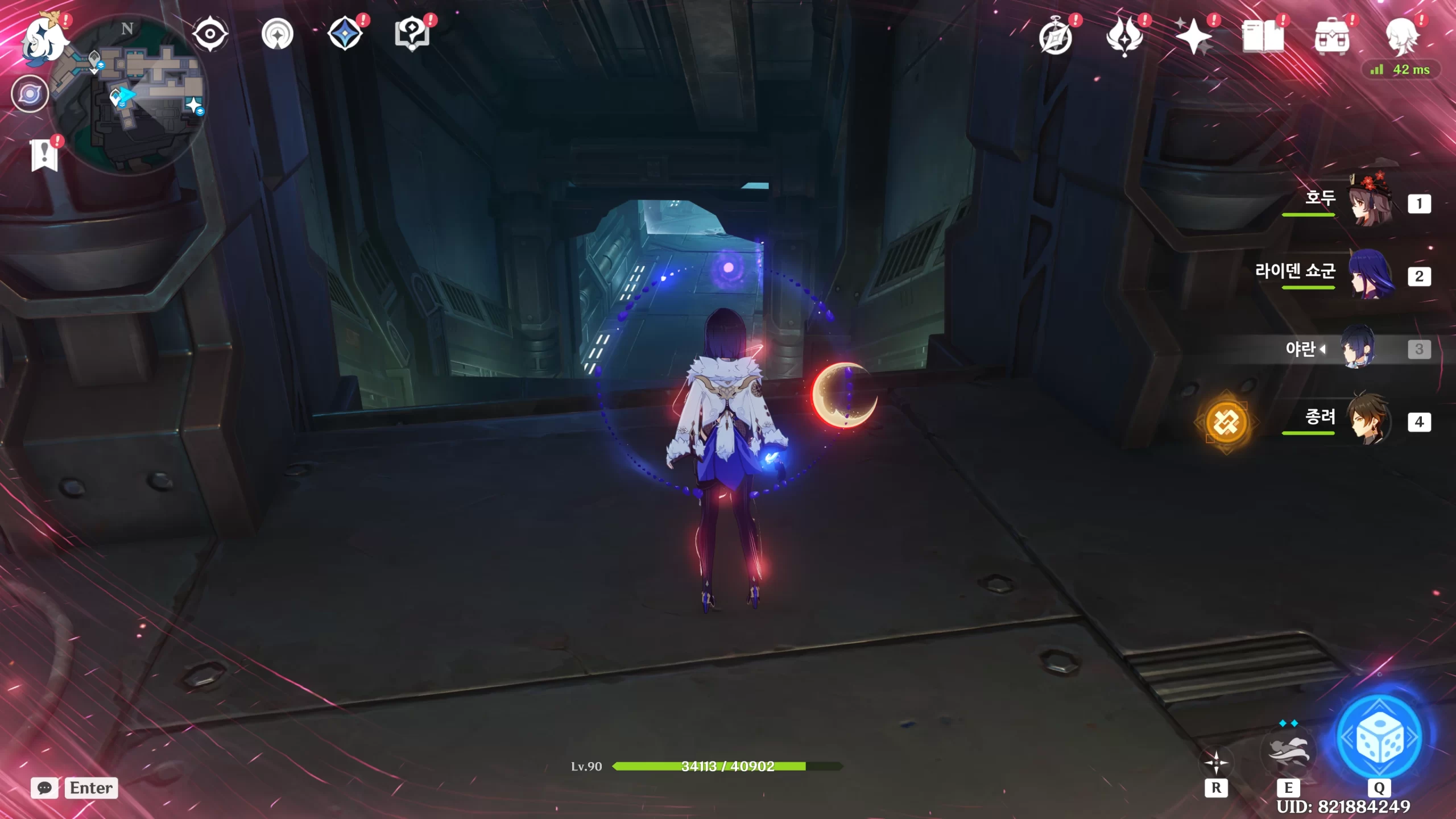This screenshot has width=1456, height=819.
Task: Open the chat box speech bubble
Action: pos(44,788)
